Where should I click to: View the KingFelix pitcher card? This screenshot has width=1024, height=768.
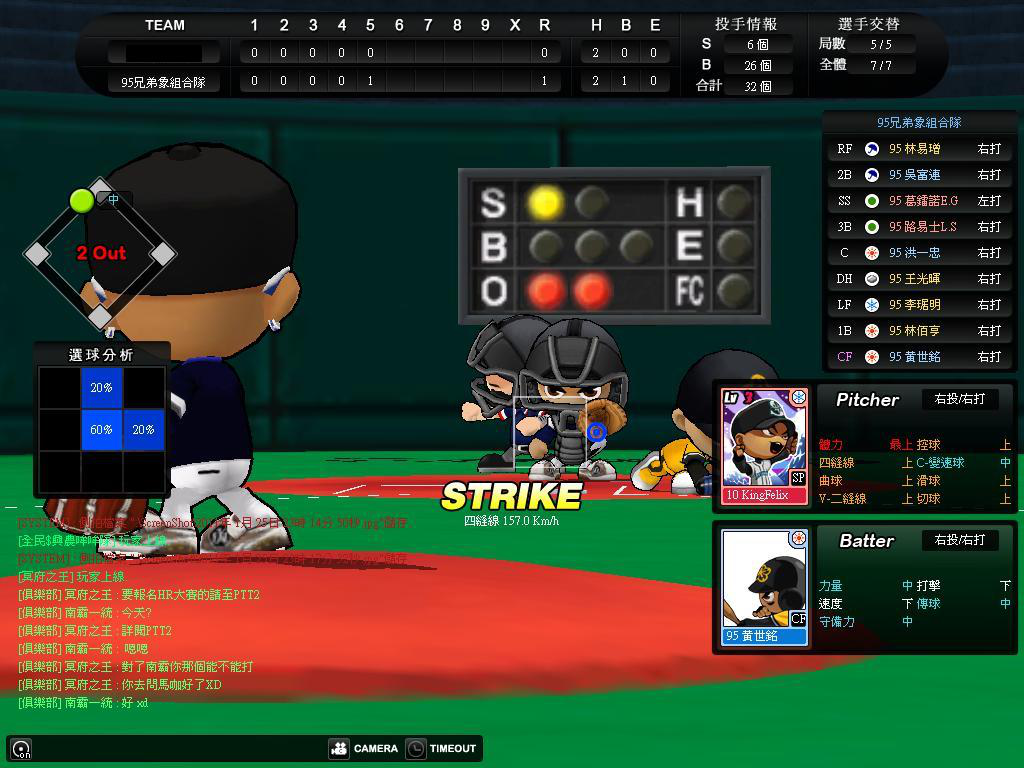(764, 445)
